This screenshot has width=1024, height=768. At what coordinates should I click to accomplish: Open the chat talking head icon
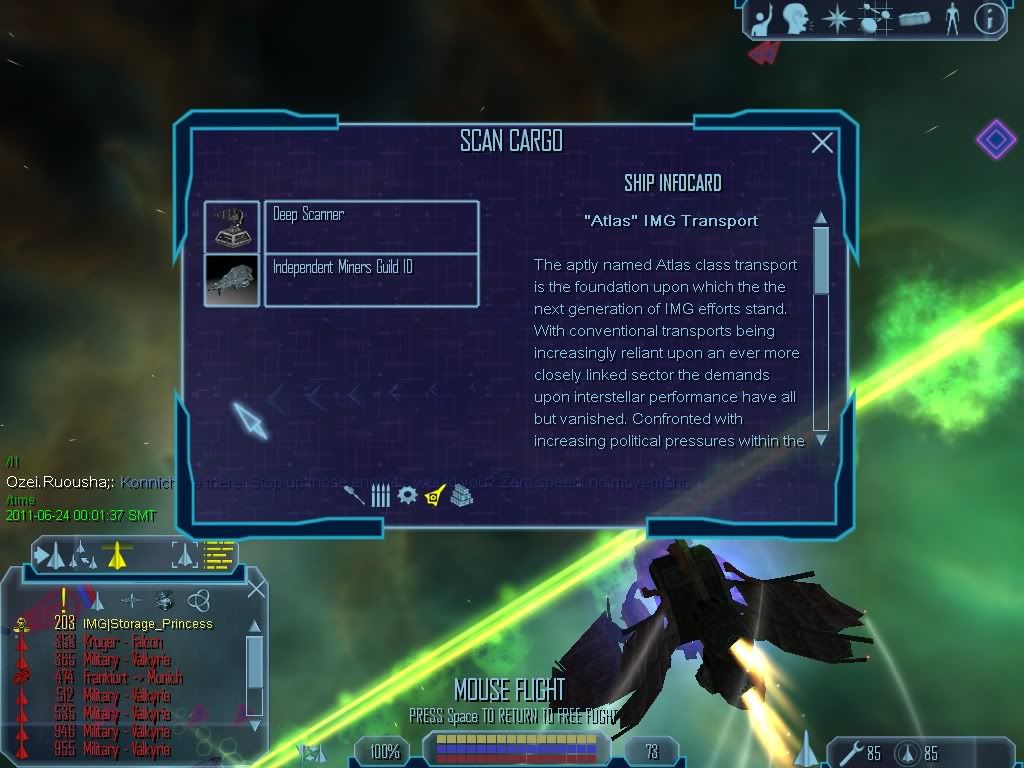click(796, 18)
